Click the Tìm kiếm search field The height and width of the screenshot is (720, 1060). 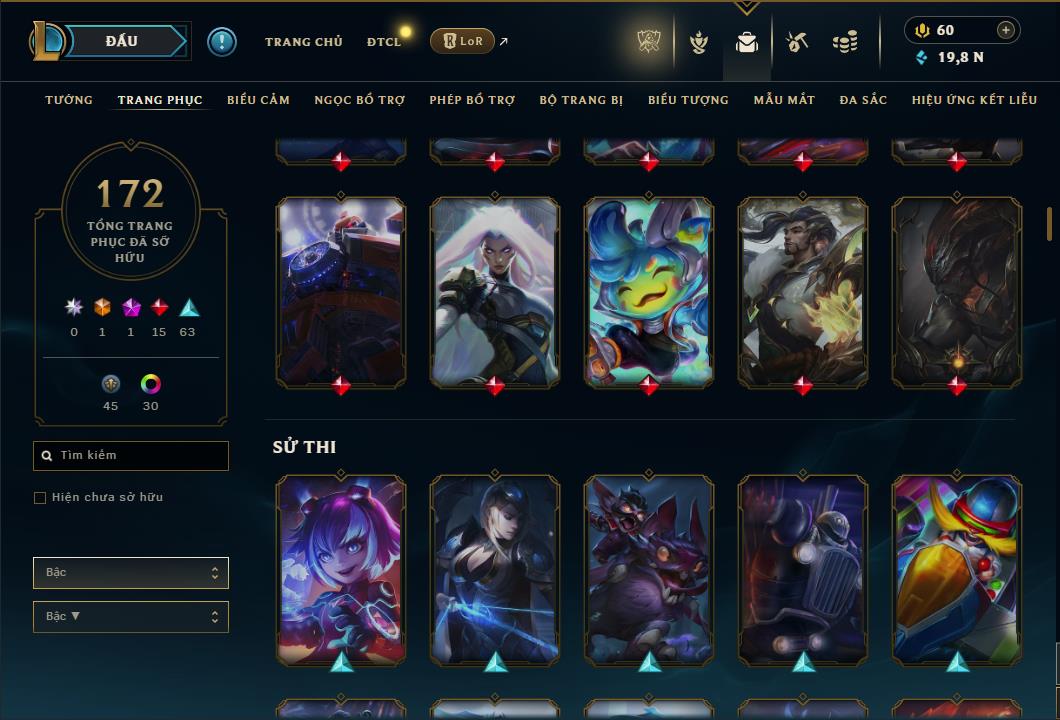tap(131, 456)
